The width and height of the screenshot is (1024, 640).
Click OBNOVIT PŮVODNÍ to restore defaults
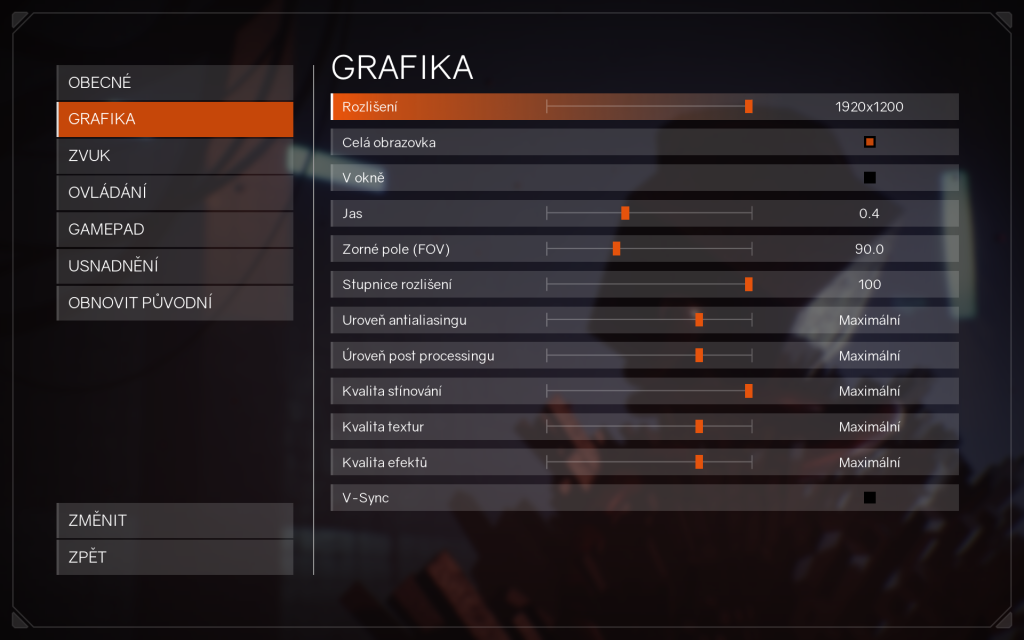click(175, 302)
